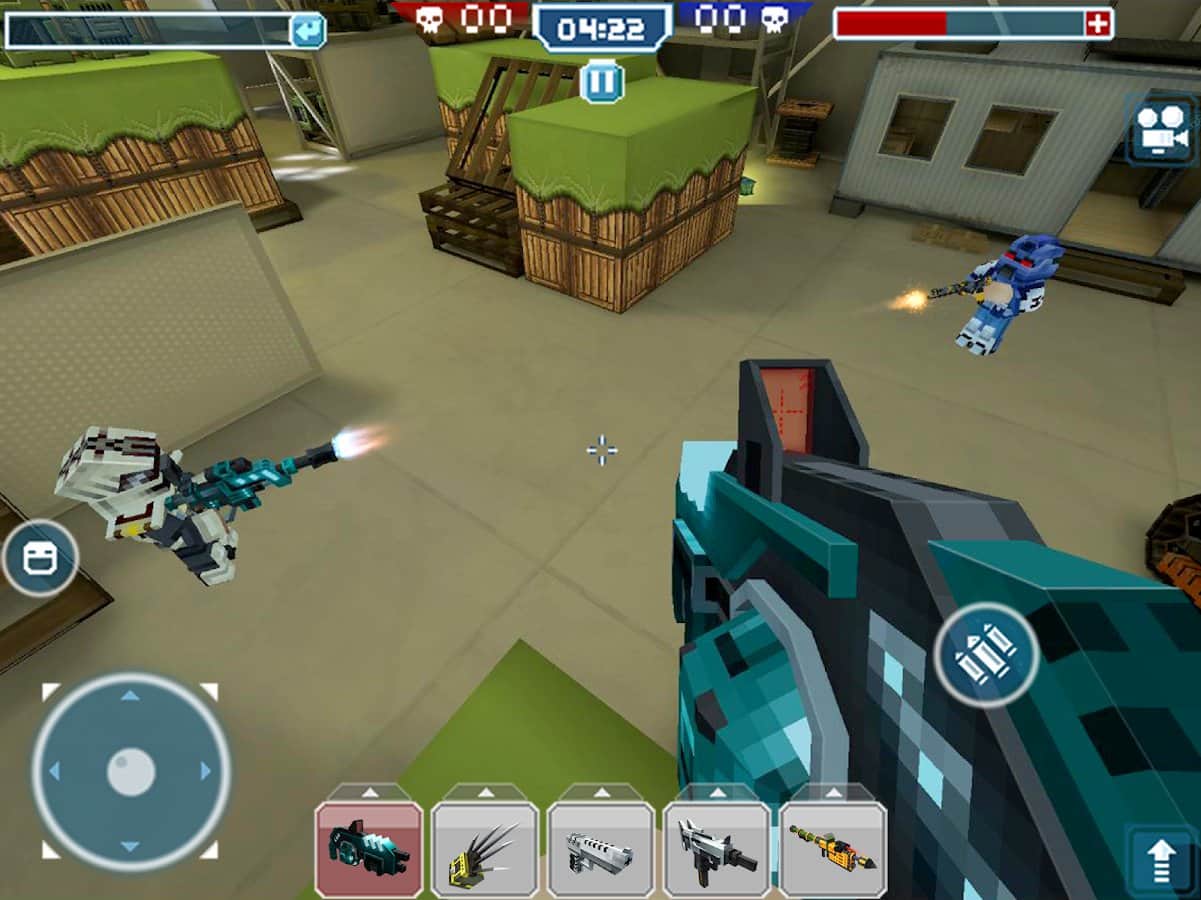This screenshot has width=1201, height=900.
Task: Jump with the up arrow button
Action: pyautogui.click(x=1160, y=860)
